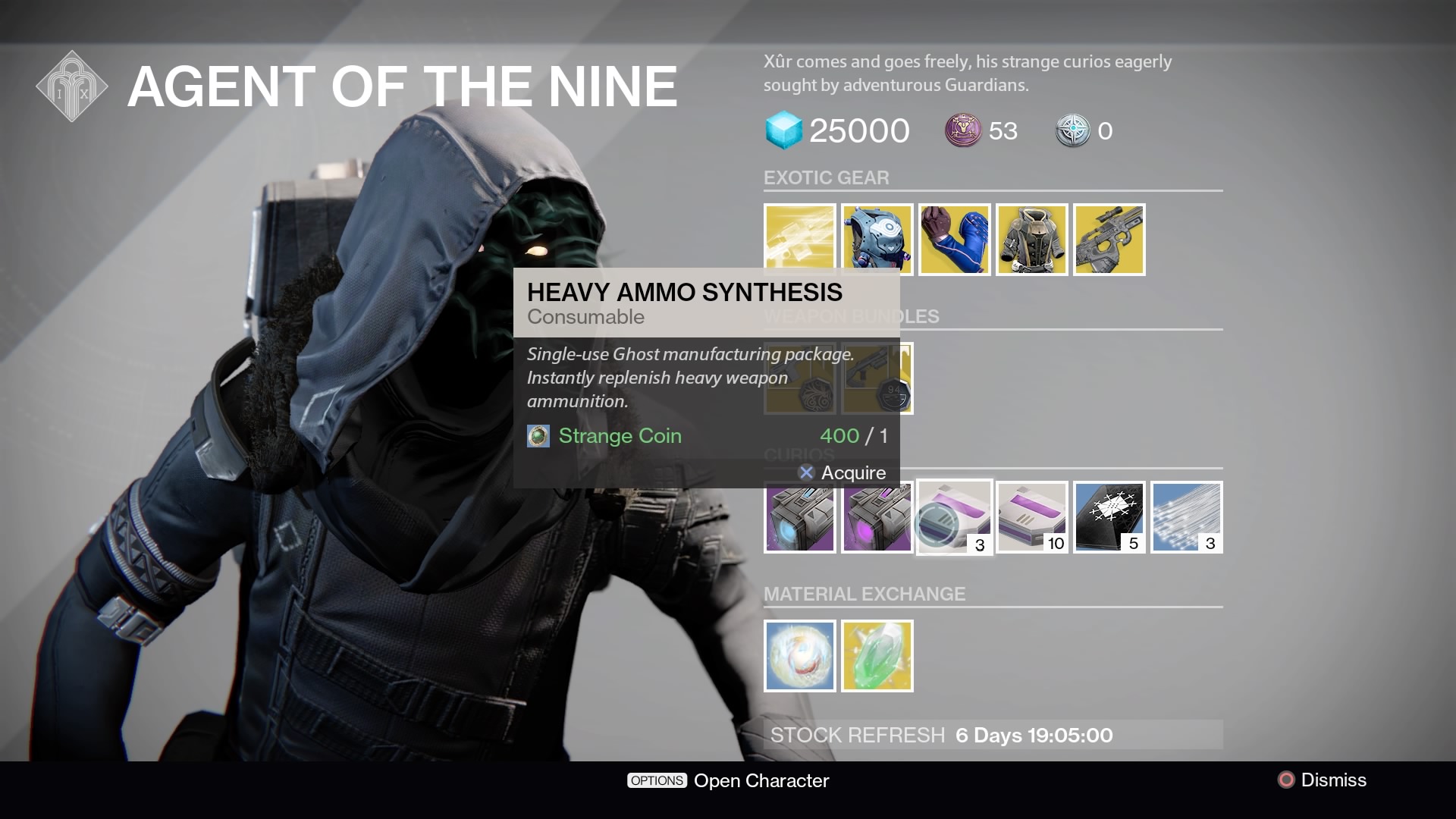Select the first weapon bundle item
Screen dimensions: 1456x819
pos(799,378)
